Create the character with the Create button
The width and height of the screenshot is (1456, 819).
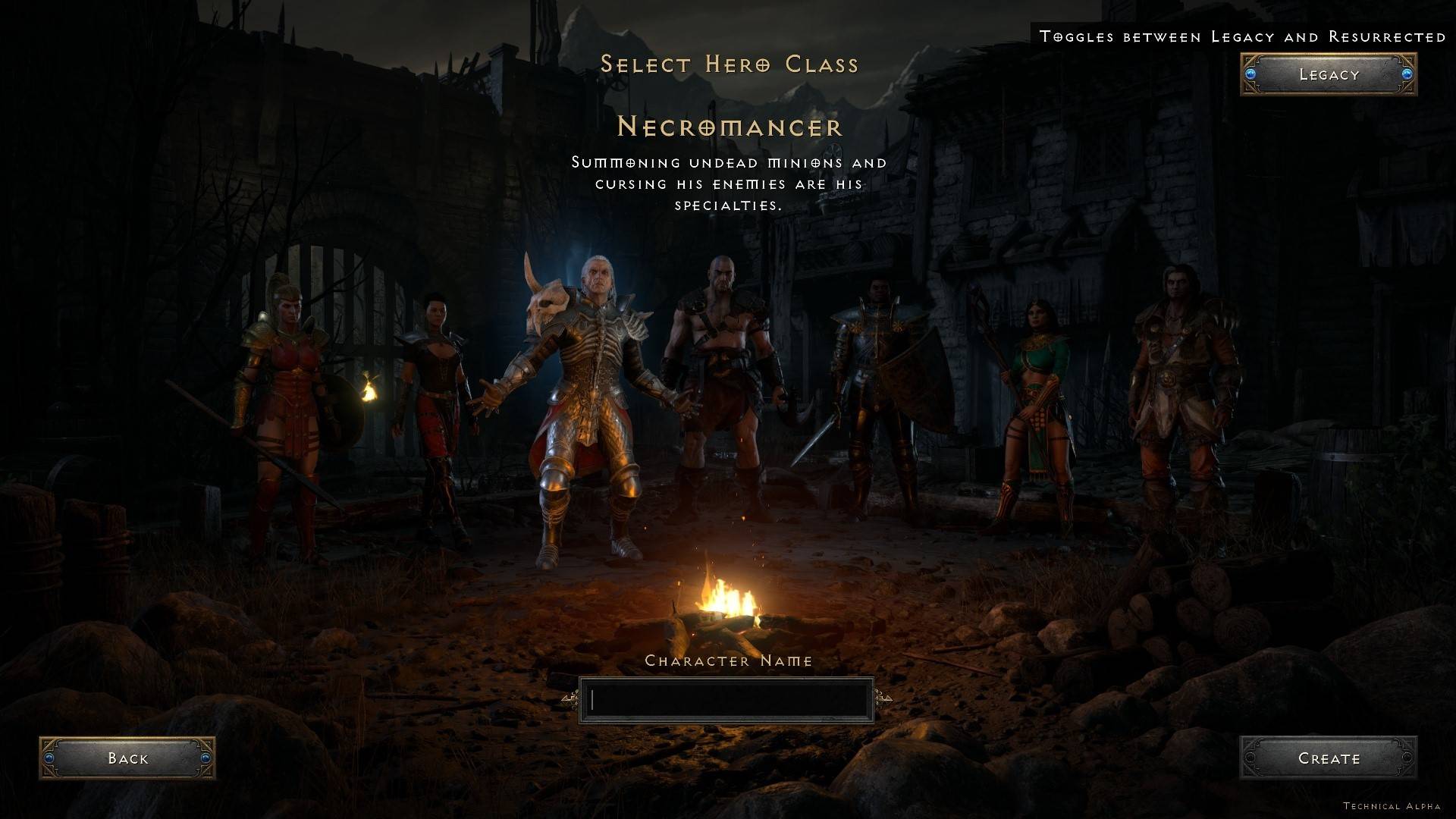click(1328, 758)
